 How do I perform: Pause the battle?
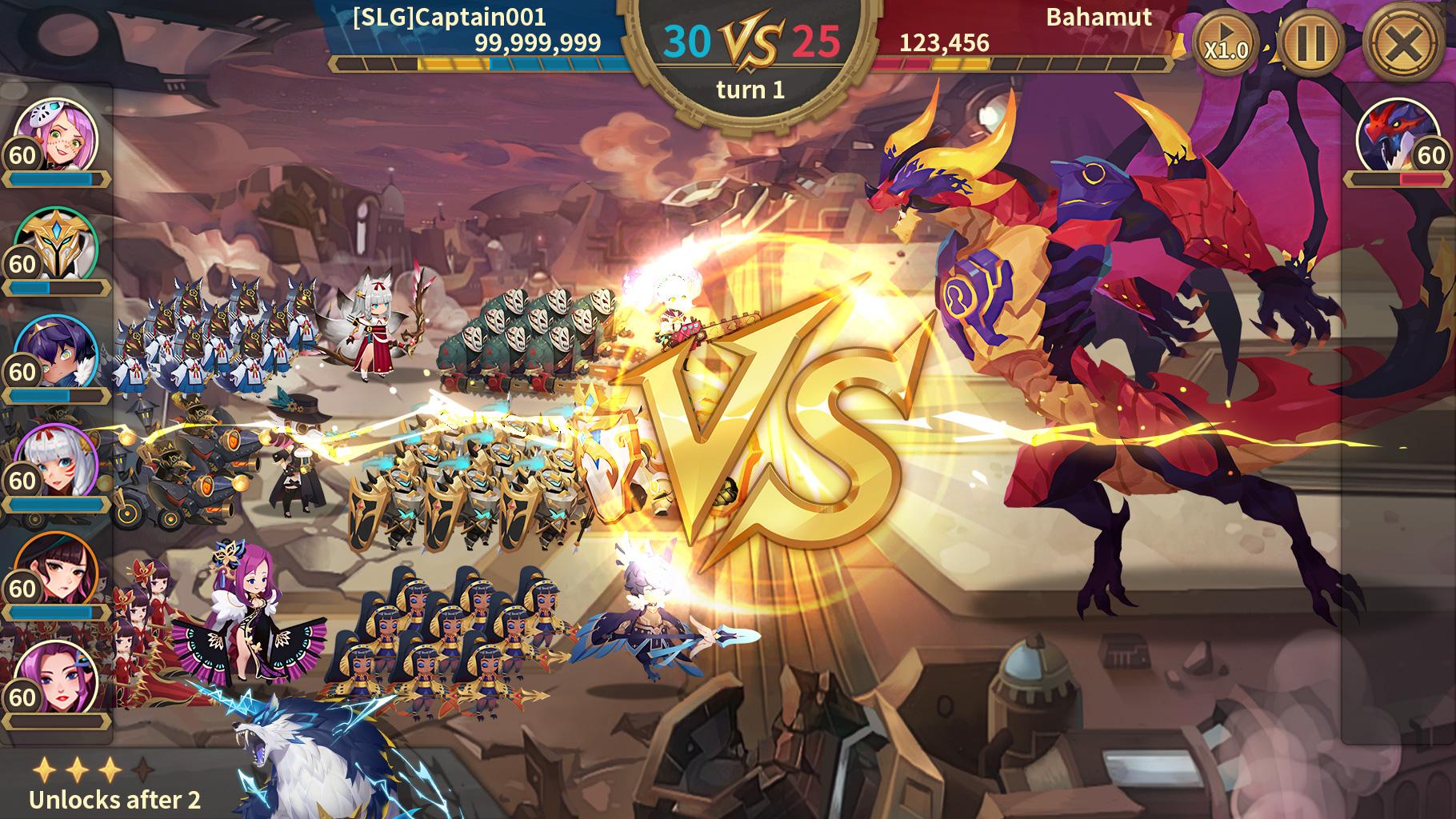1310,43
